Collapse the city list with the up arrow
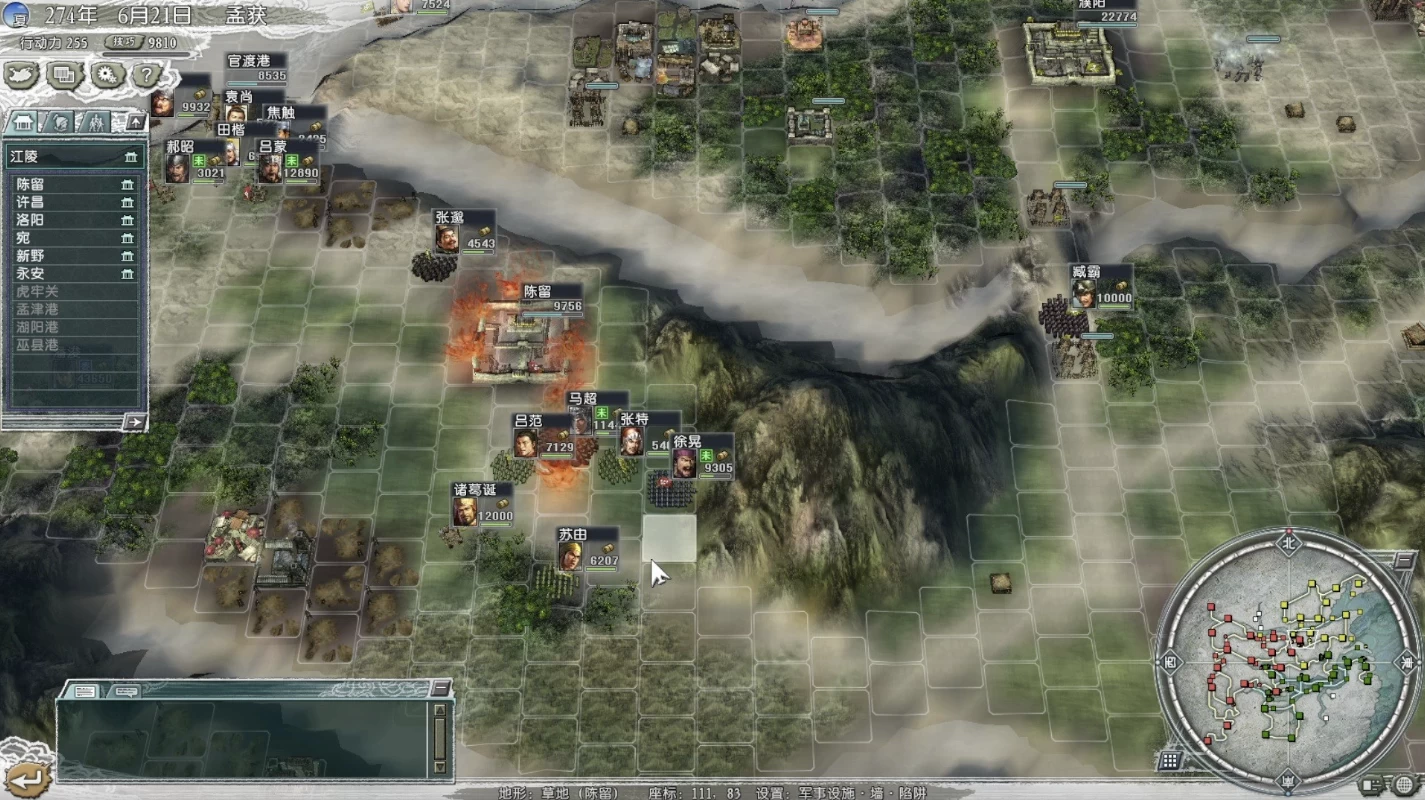The width and height of the screenshot is (1425, 800). point(134,122)
